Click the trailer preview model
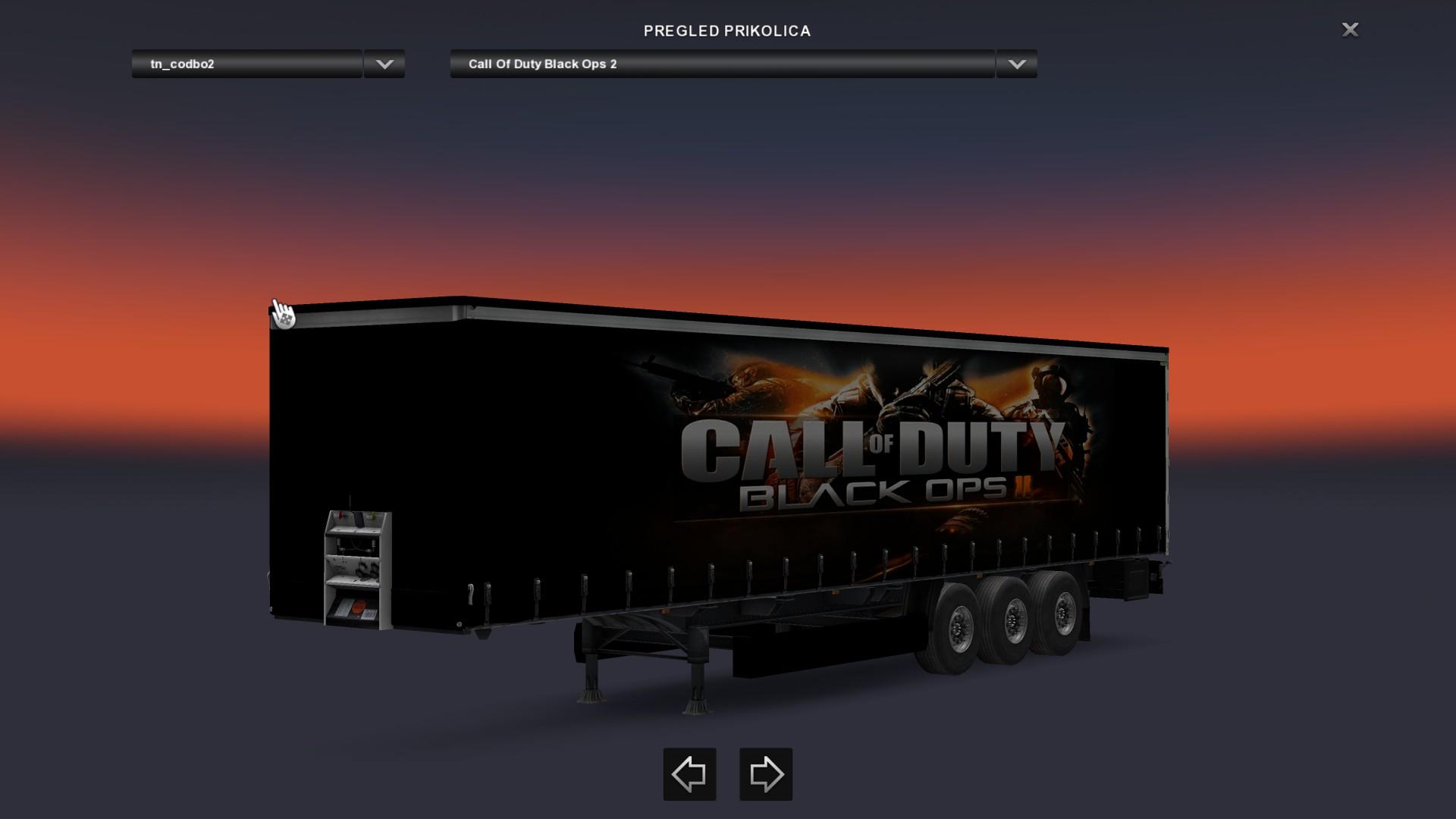Screen dimensions: 1456x819 [720, 470]
